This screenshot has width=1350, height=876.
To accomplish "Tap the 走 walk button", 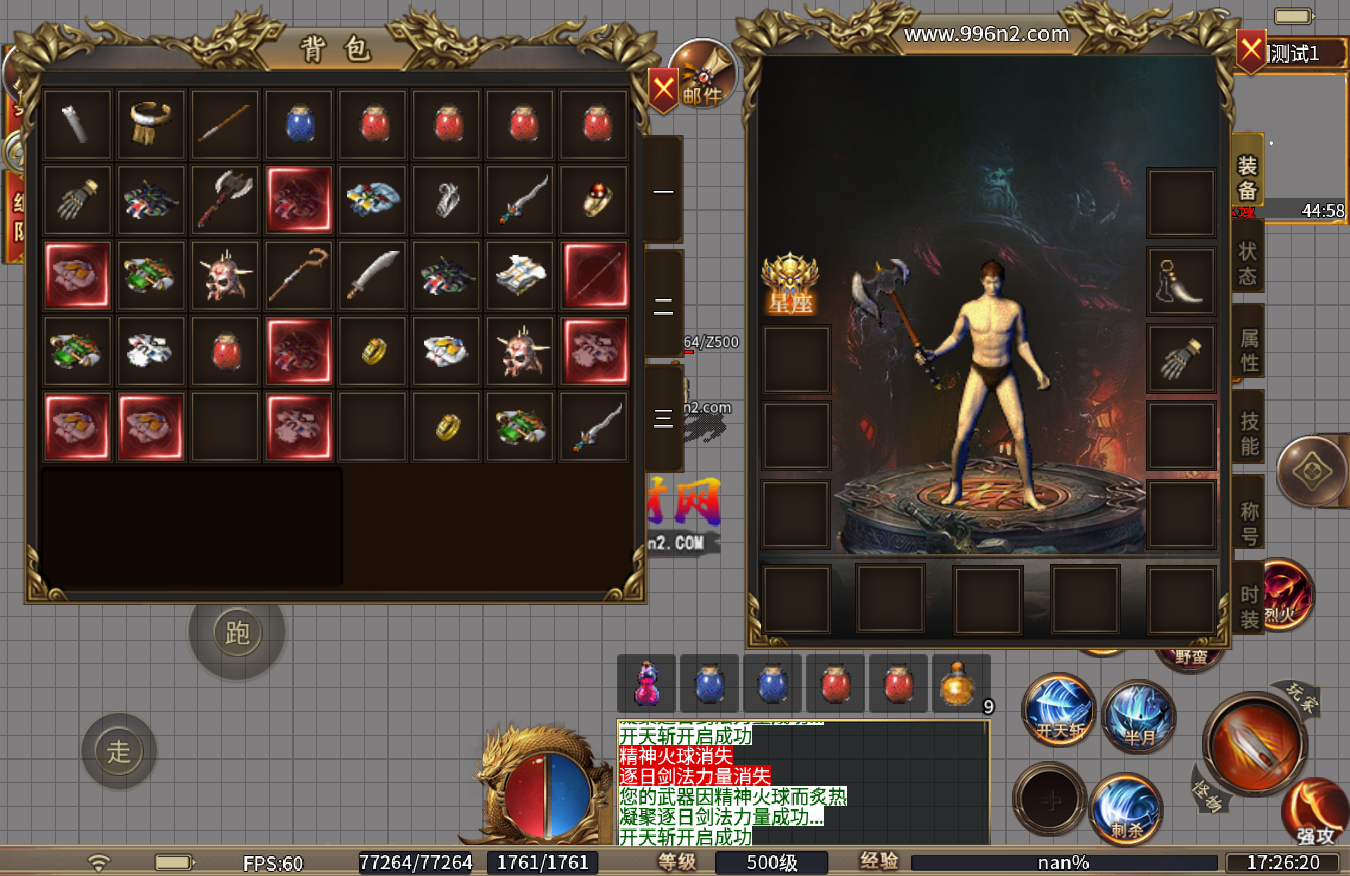I will coord(119,751).
